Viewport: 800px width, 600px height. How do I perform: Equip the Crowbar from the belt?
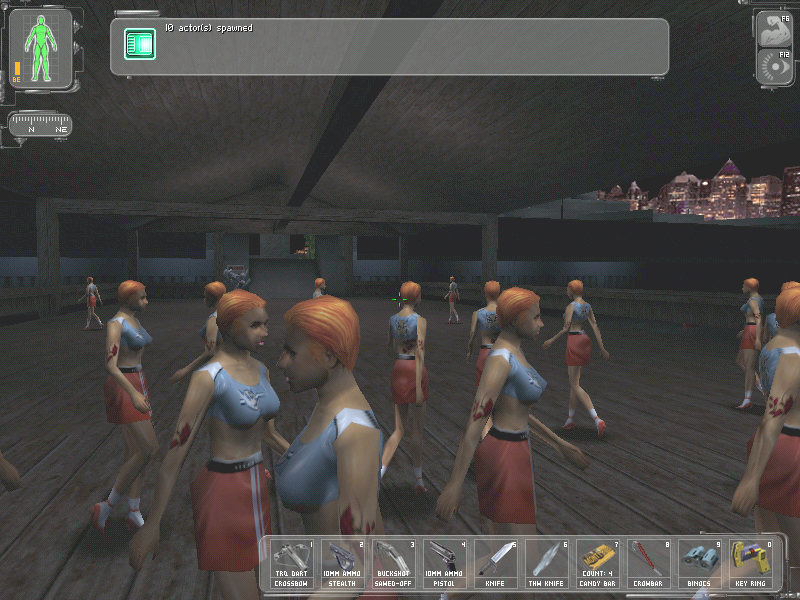coord(650,564)
